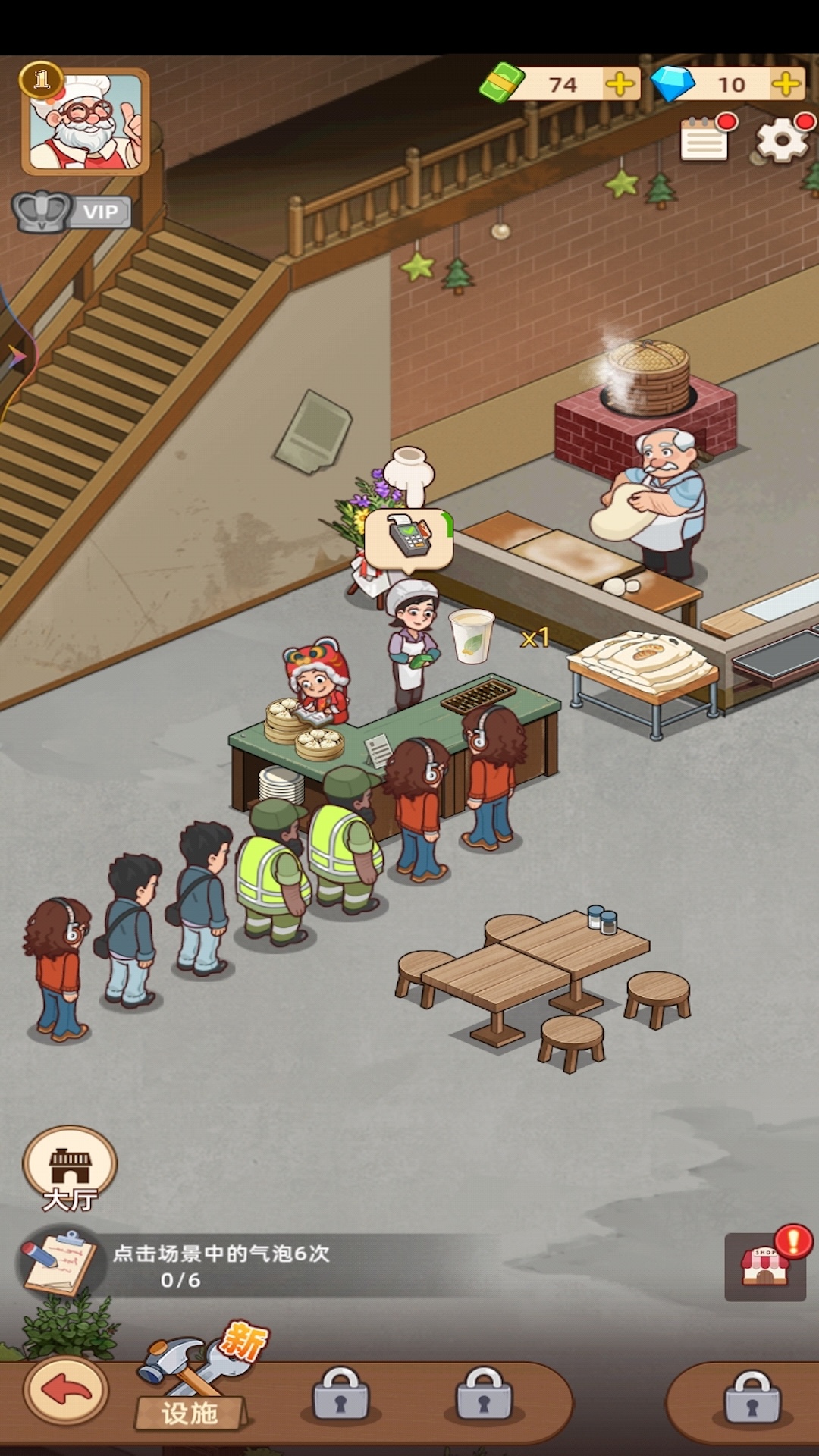Open the notepad task list icon
819x1456 pixels.
click(705, 140)
